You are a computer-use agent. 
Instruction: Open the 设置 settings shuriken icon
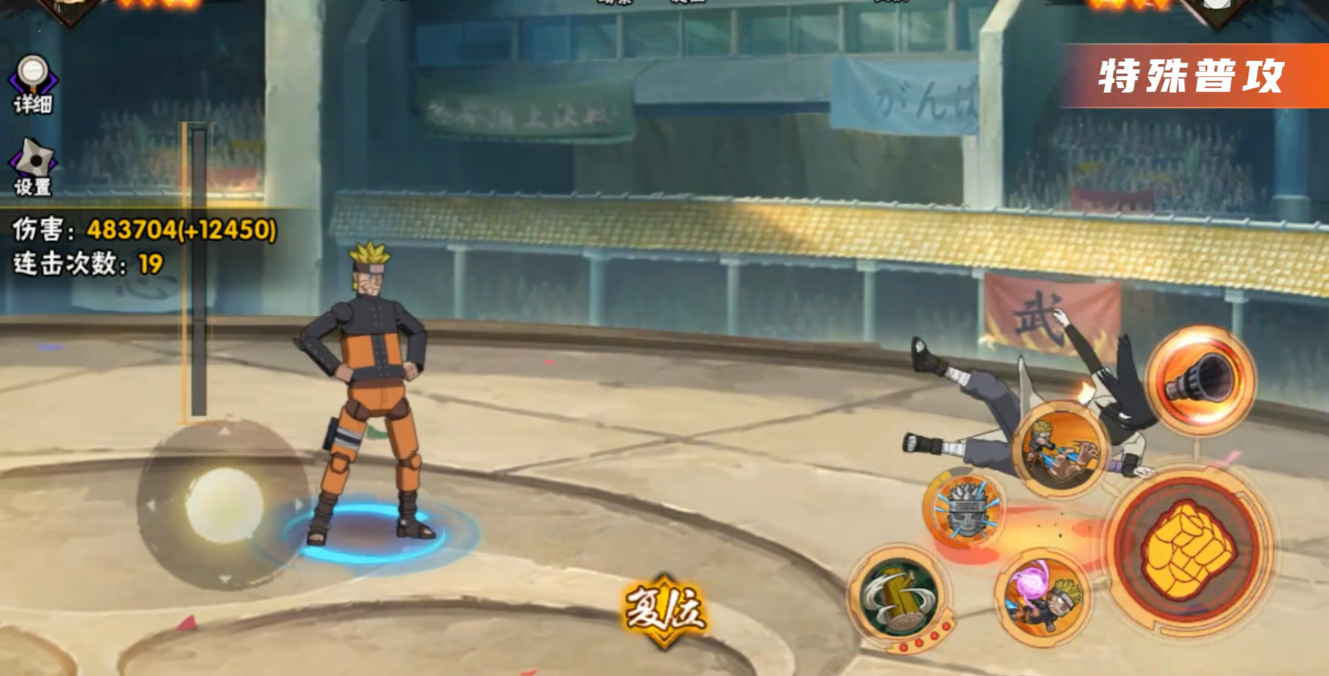[32, 162]
